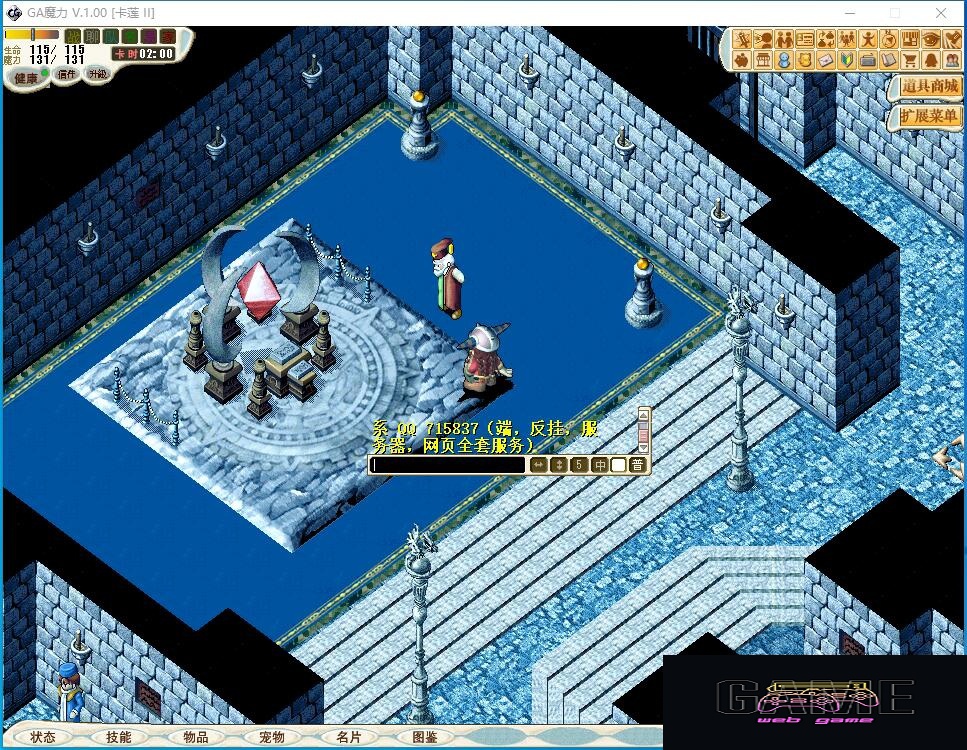
Task: Open the 名片 name card panel
Action: coord(348,737)
